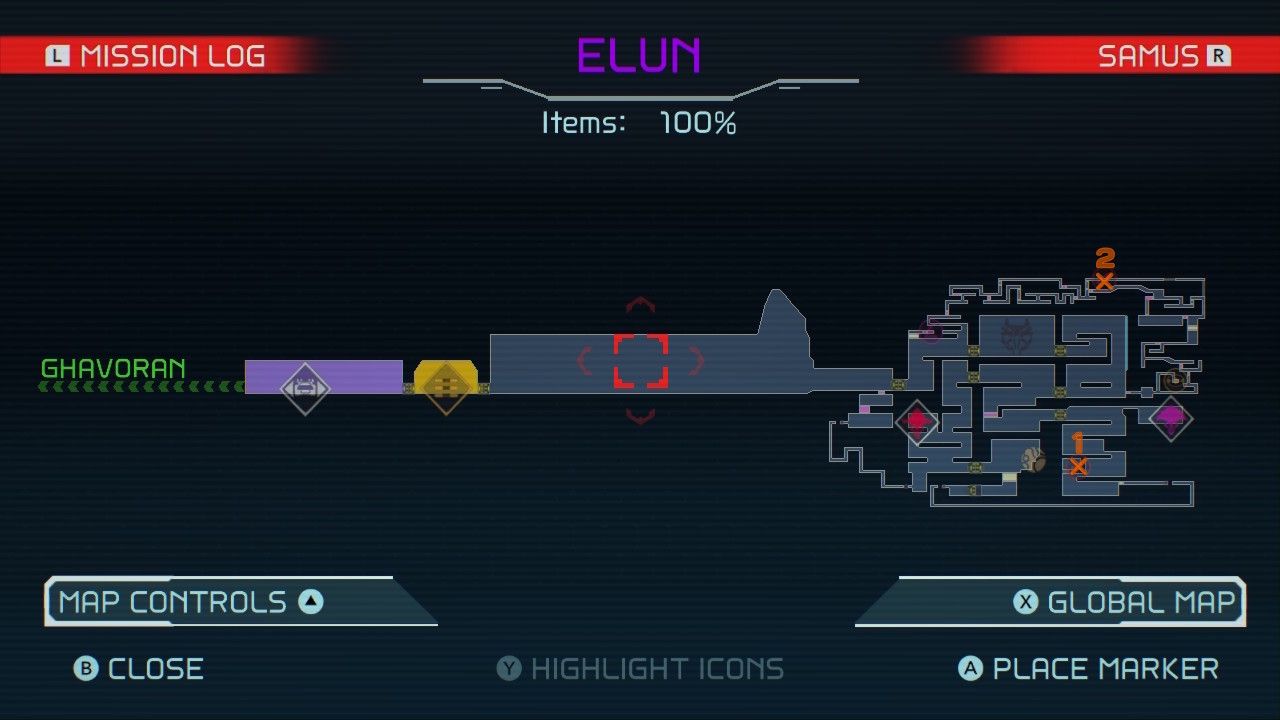Select the purple transport shuttle icon
The width and height of the screenshot is (1280, 720).
306,388
